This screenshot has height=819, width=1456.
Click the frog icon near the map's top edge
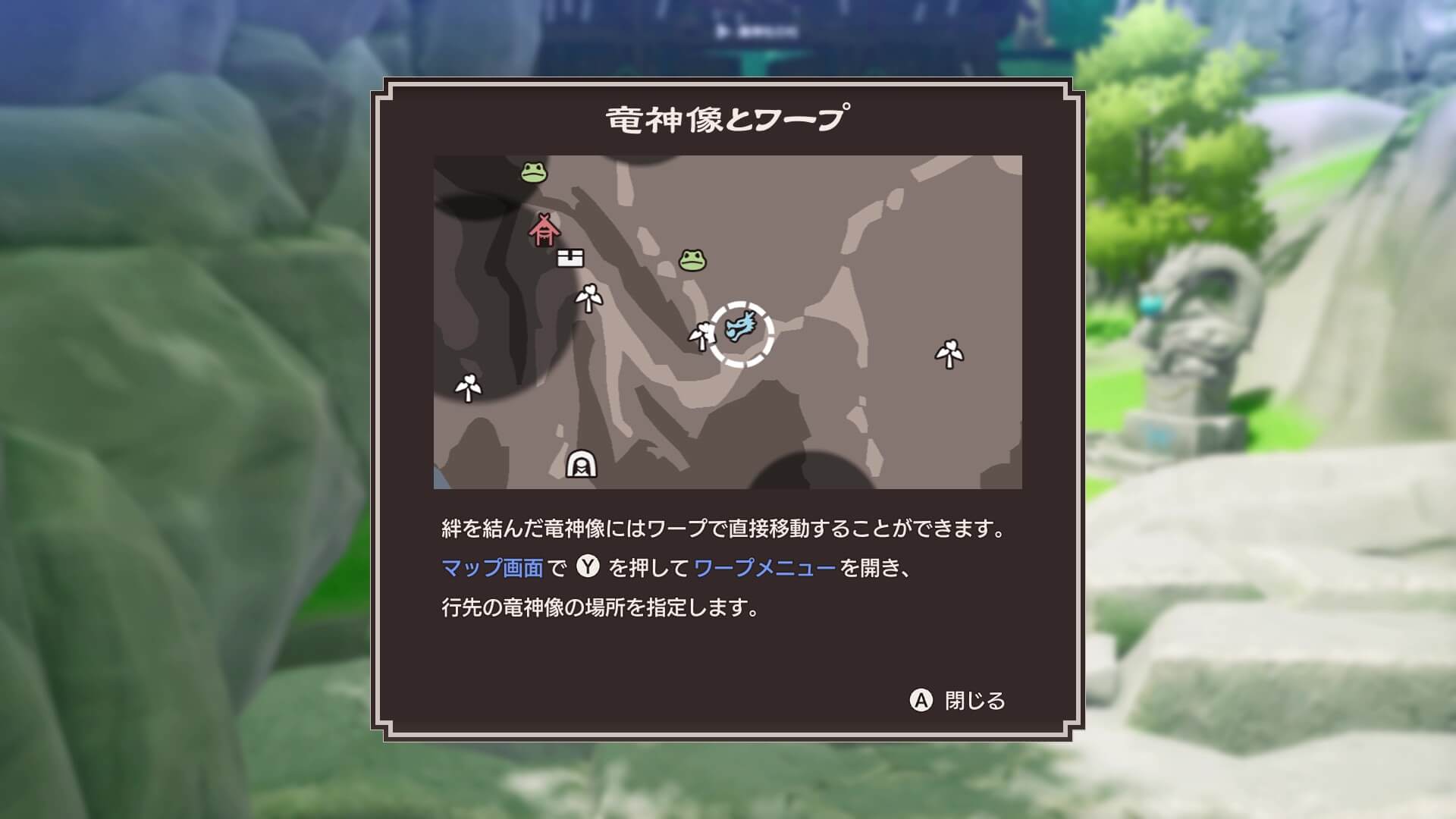533,172
